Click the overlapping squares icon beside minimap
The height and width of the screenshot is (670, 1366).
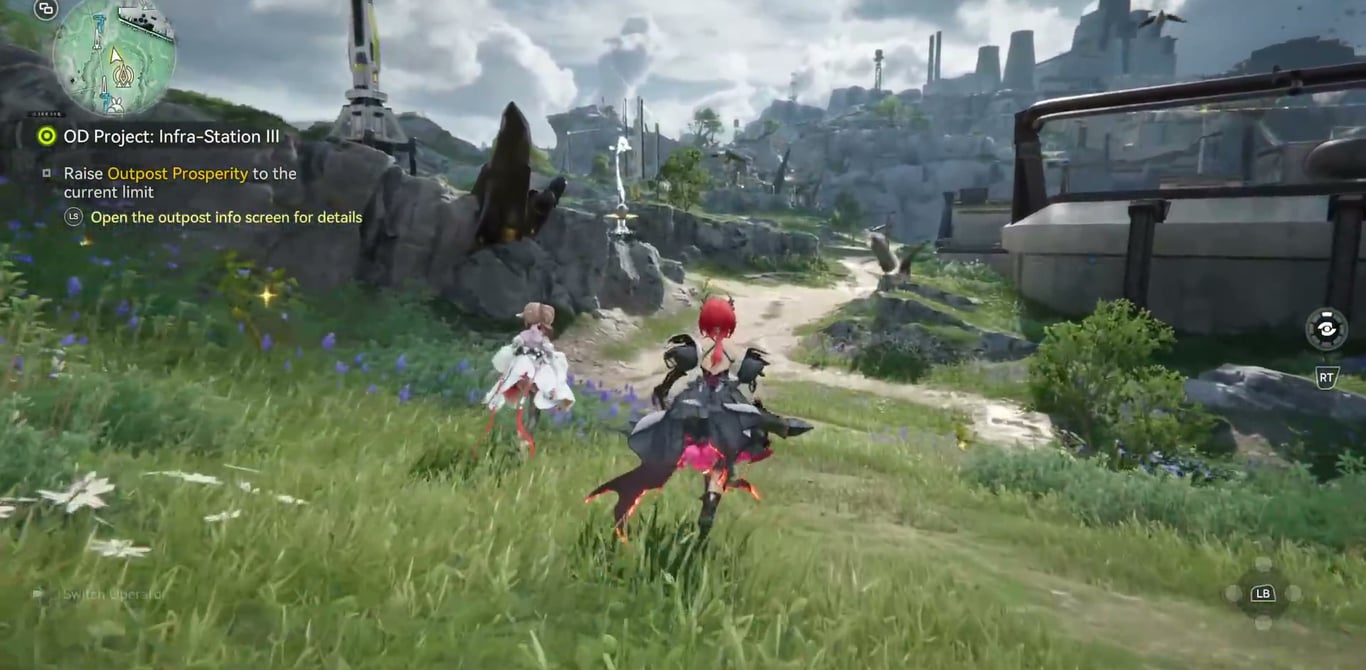(45, 10)
